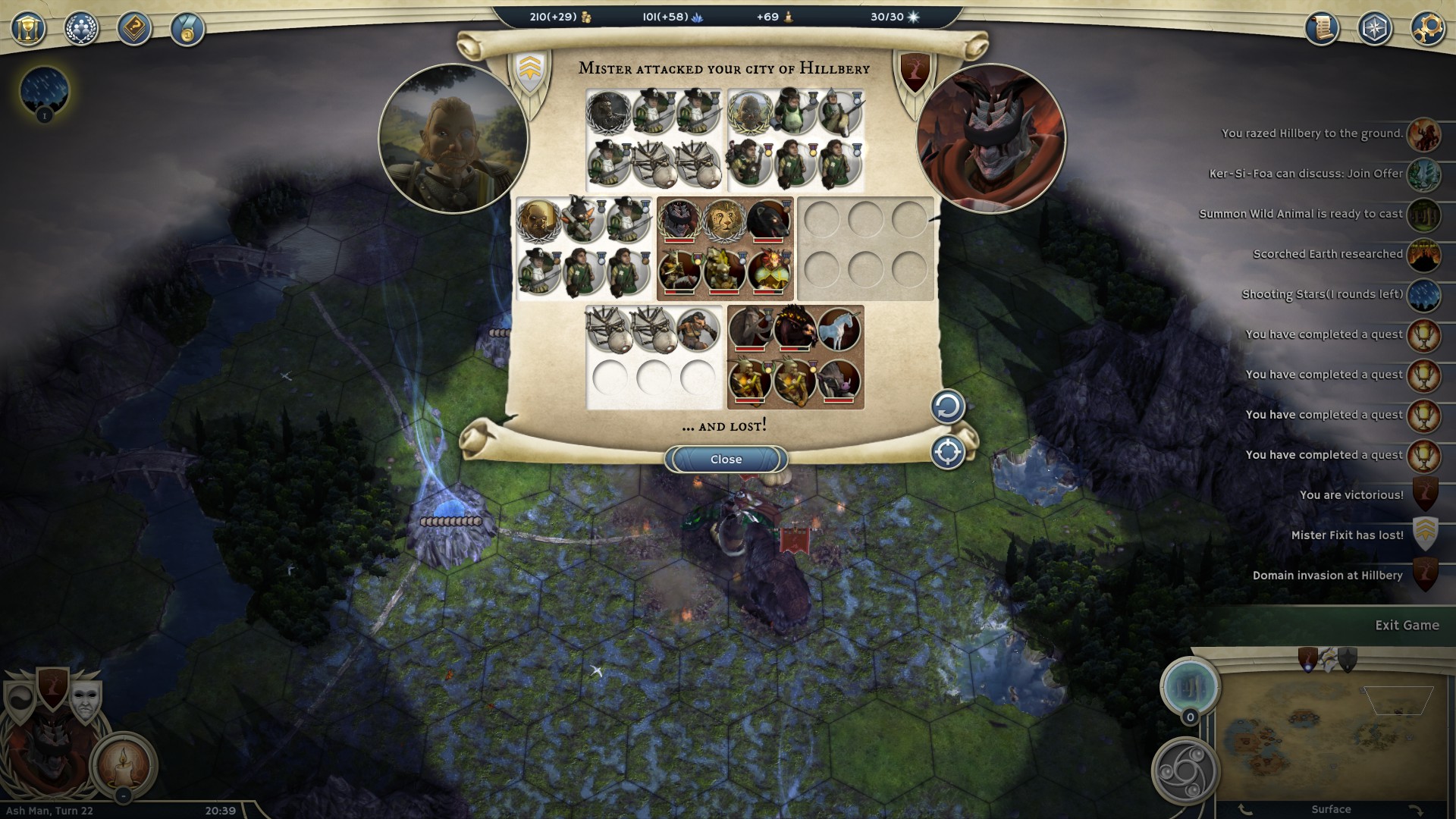
Task: Open the gear settings icon
Action: coord(1427,30)
